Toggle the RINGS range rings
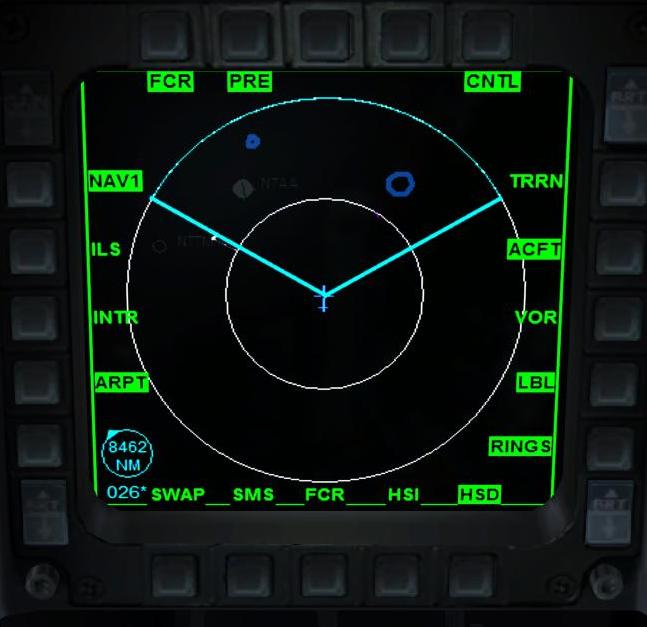The image size is (647, 627). pyautogui.click(x=520, y=446)
